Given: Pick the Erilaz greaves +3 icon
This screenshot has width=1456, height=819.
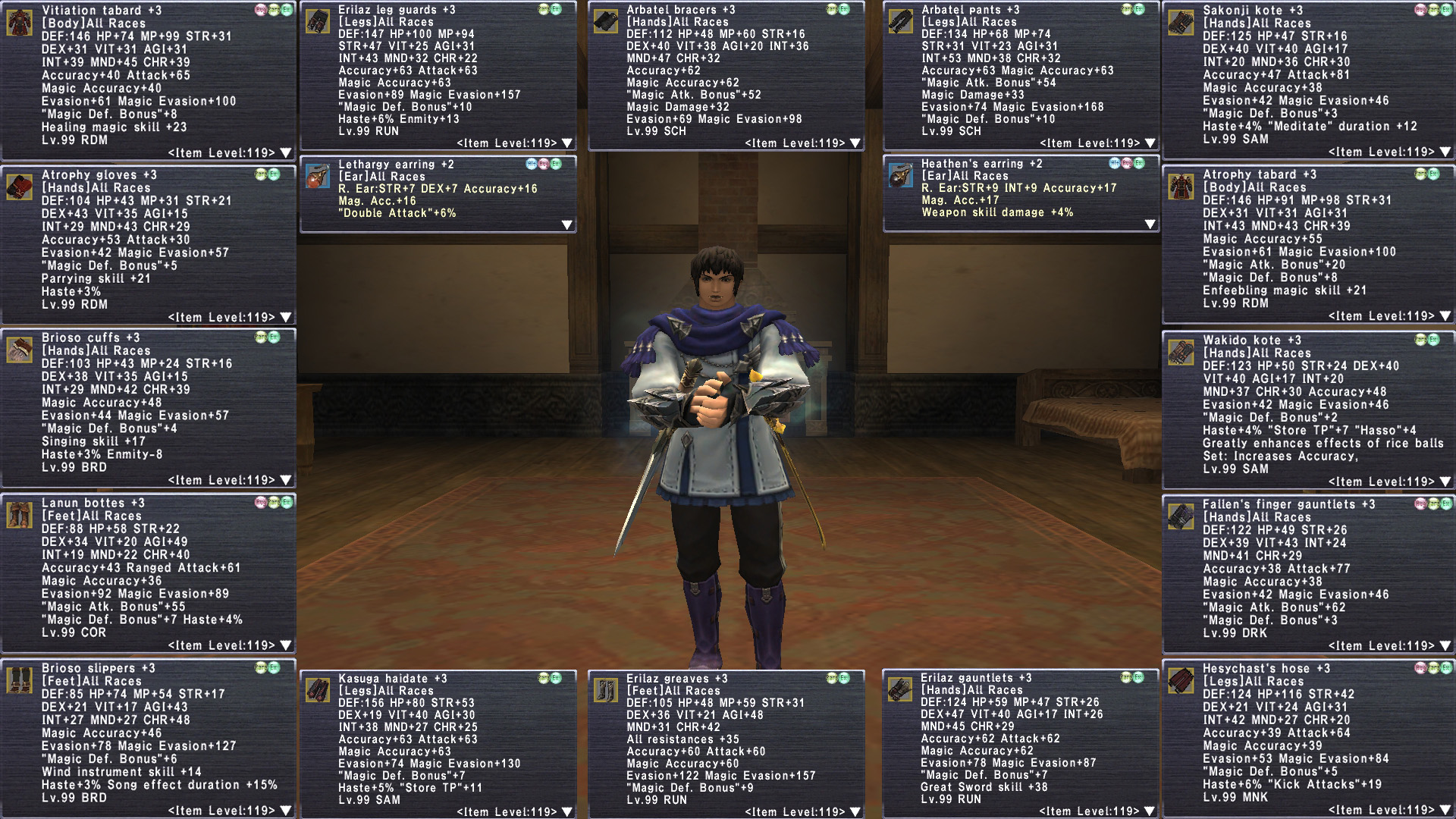Looking at the screenshot, I should click(x=605, y=690).
